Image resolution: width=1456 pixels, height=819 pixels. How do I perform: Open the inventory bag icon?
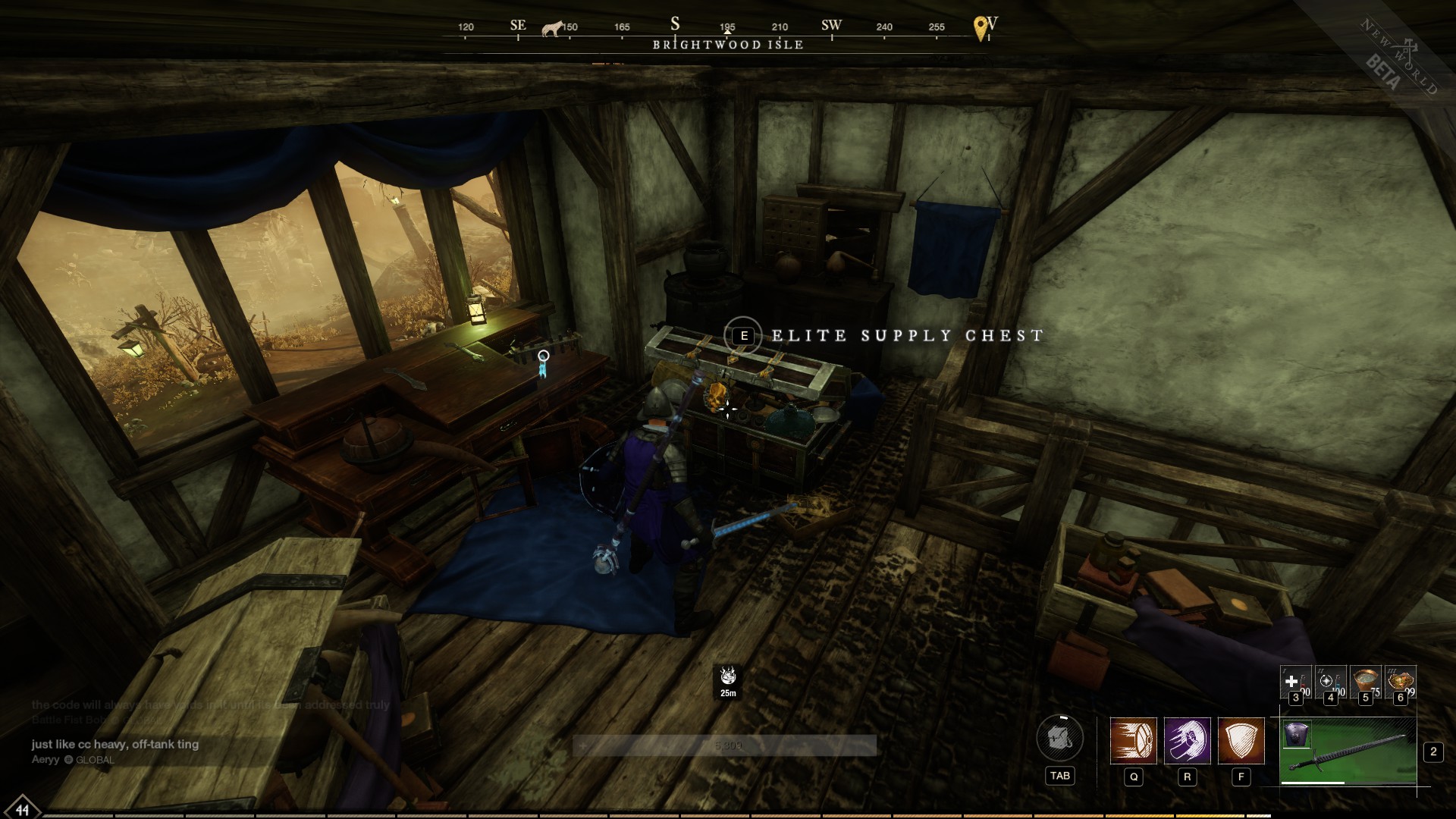[1059, 739]
